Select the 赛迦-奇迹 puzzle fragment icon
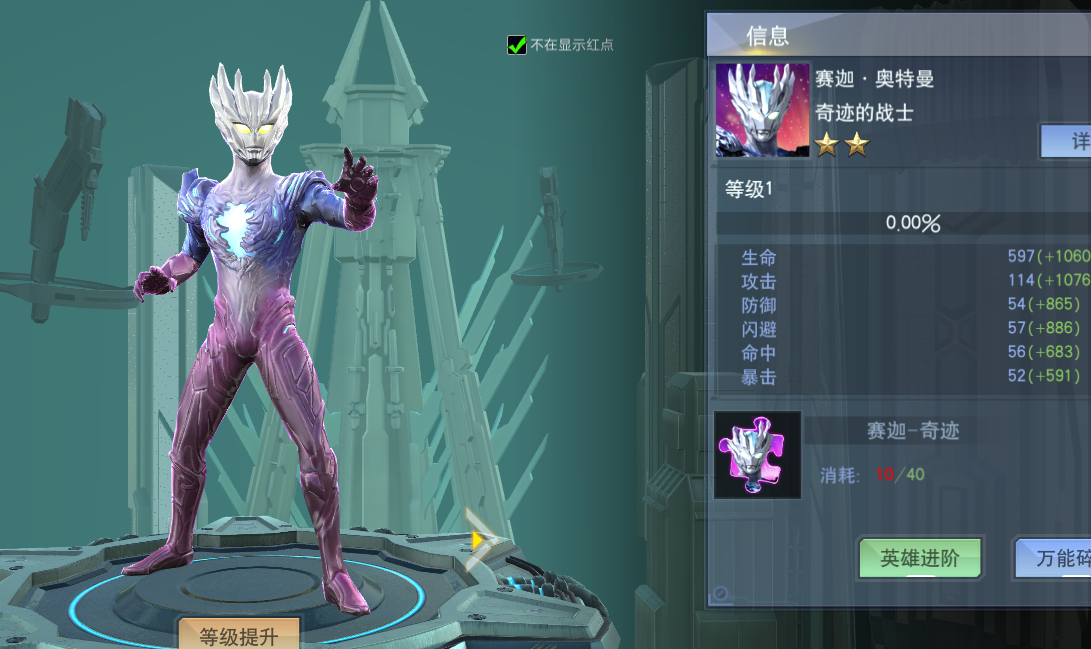This screenshot has width=1091, height=649. (x=757, y=455)
